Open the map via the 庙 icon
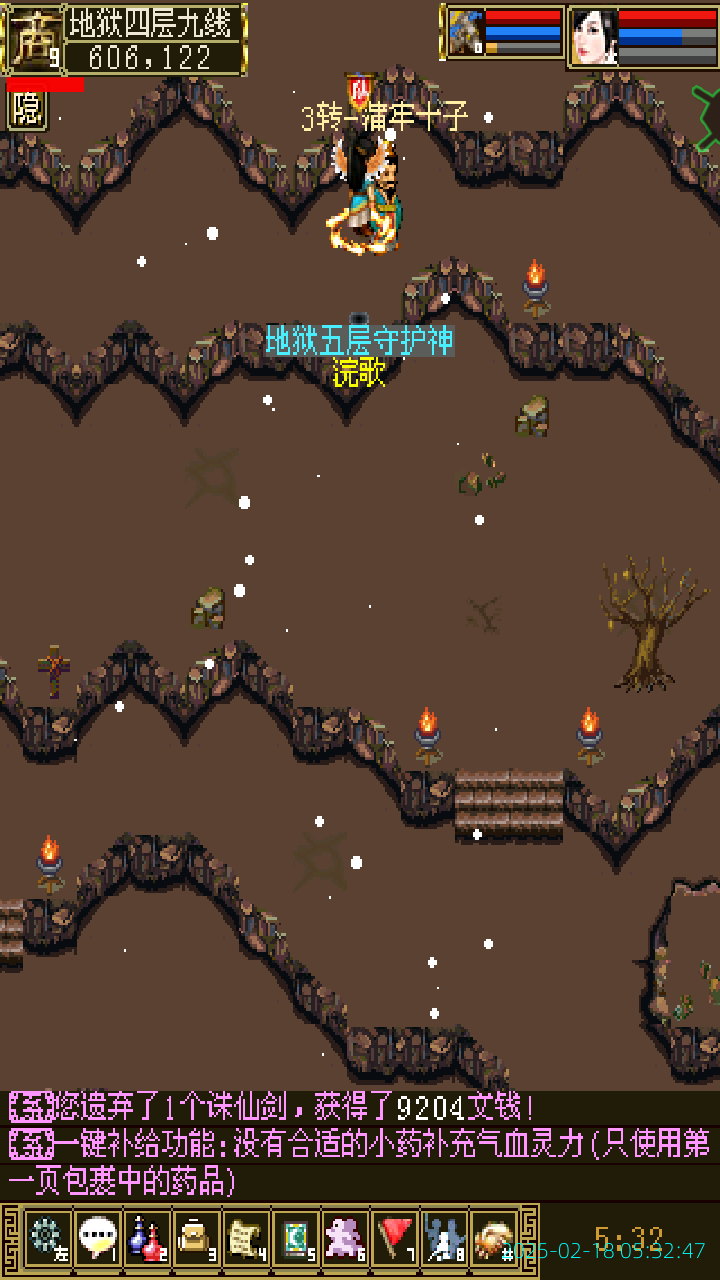 tap(33, 40)
